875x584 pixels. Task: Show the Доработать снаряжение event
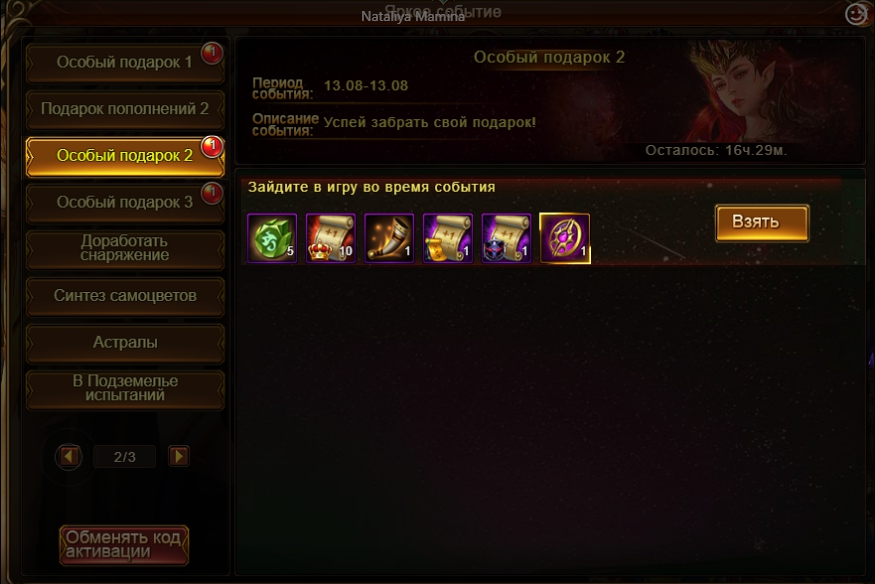point(124,248)
